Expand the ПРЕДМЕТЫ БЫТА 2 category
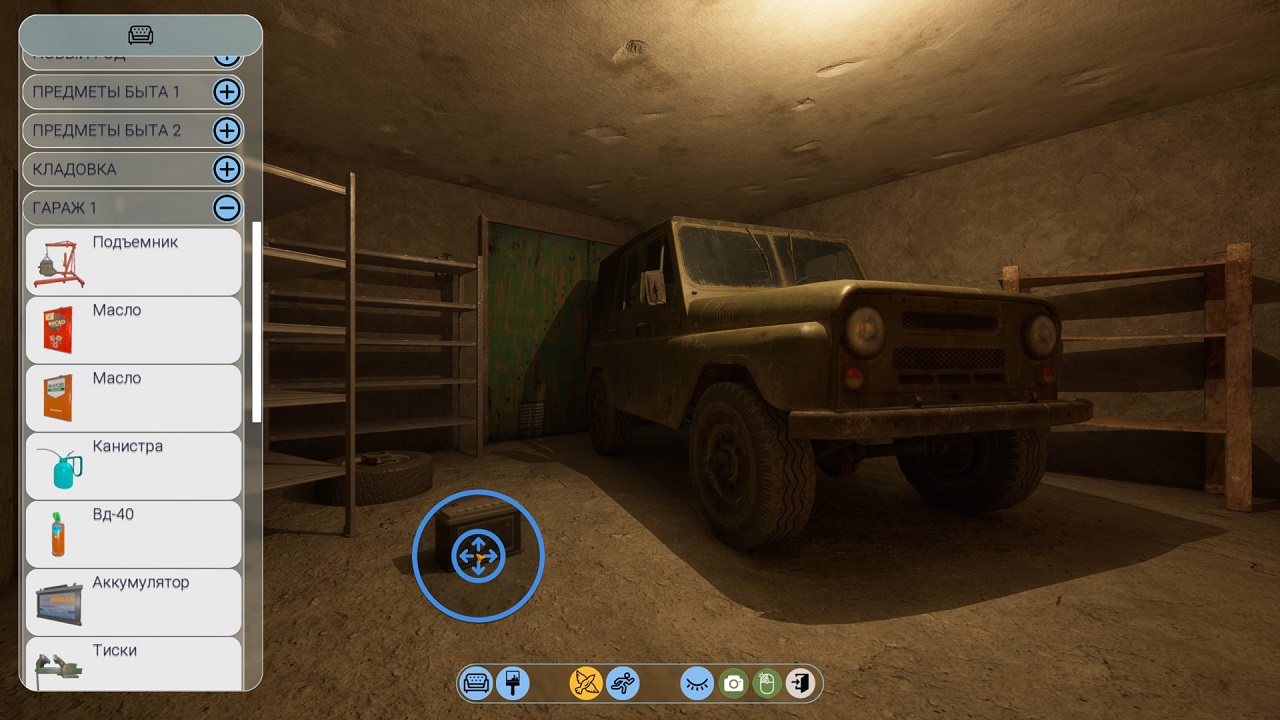The width and height of the screenshot is (1280, 720). tap(227, 131)
